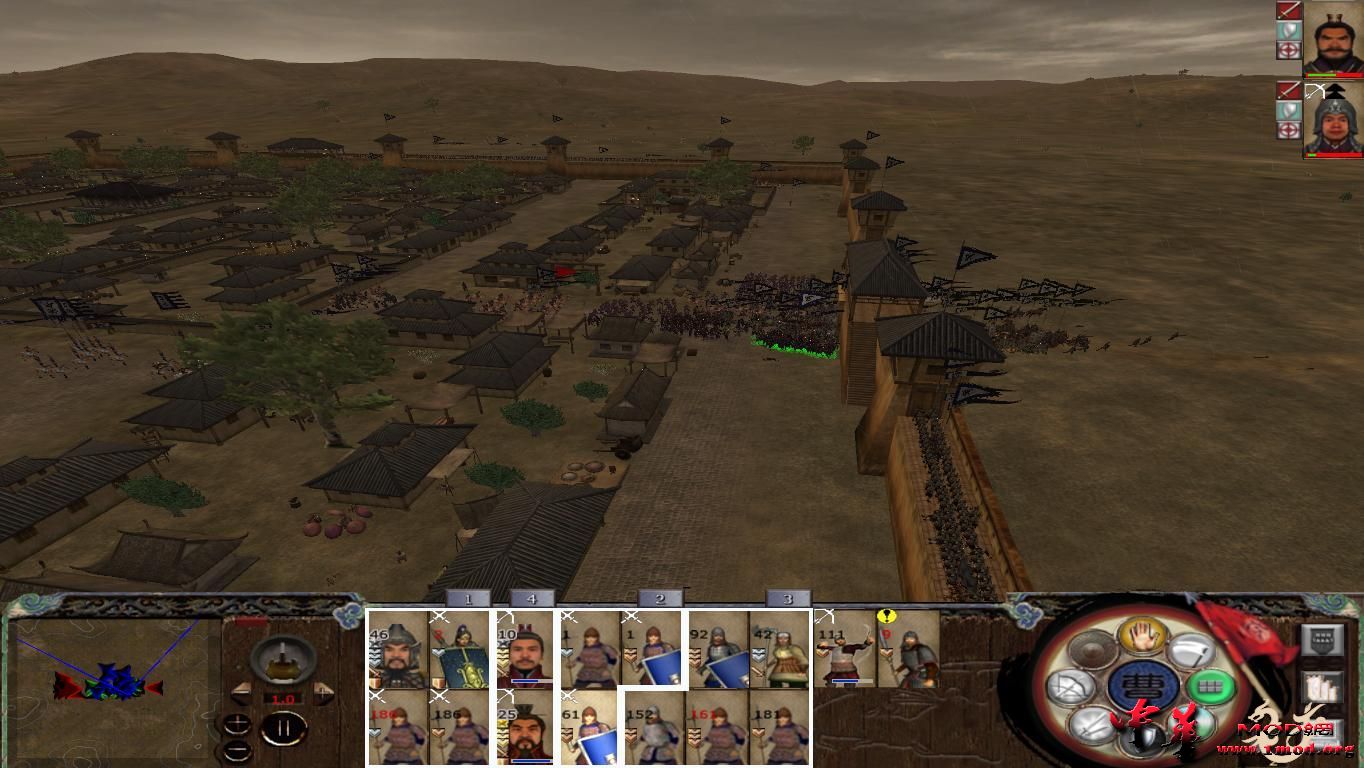Toggle the sword stance beside the top general portrait
1364x768 pixels.
1290,10
